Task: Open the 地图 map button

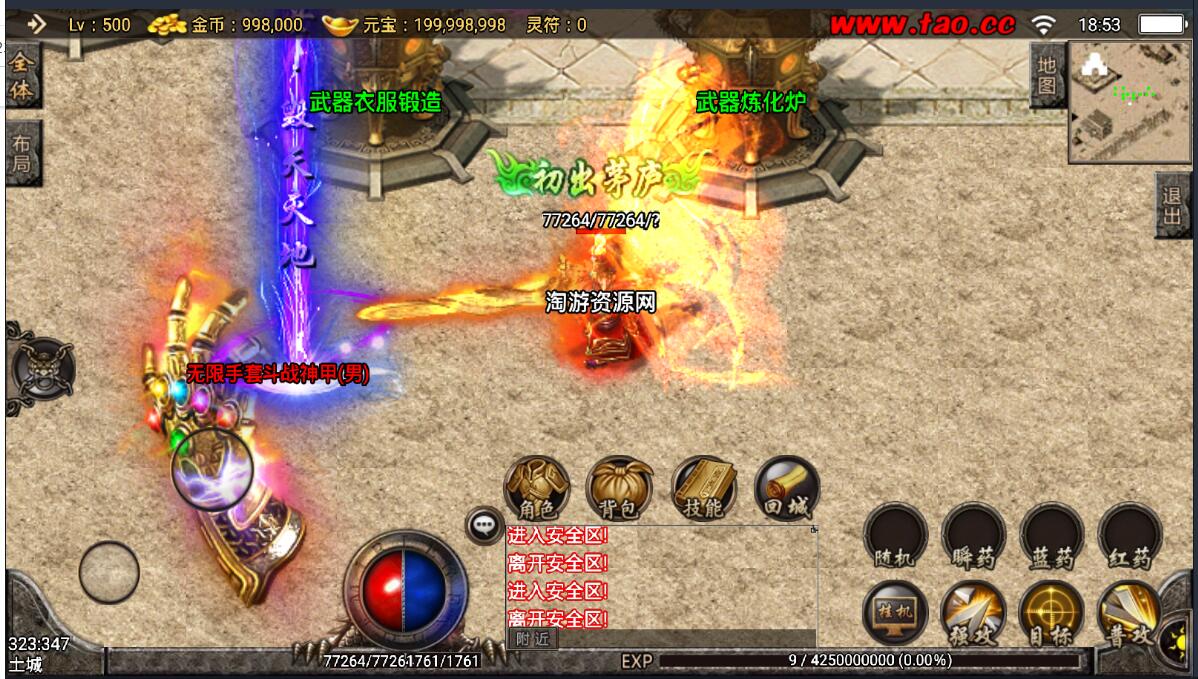Action: (1046, 76)
